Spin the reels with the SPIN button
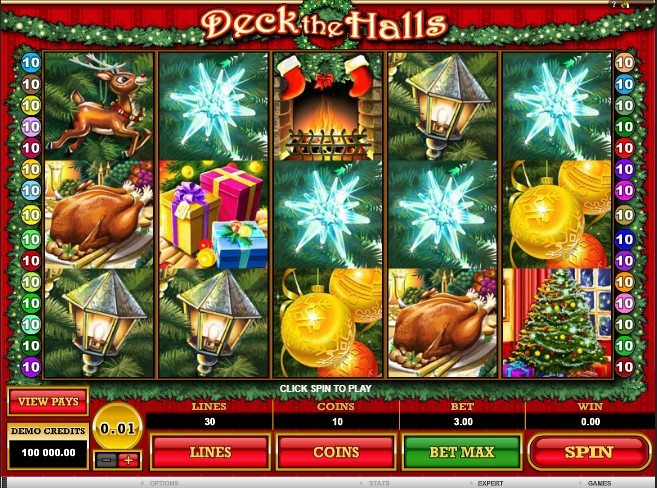The image size is (657, 488). point(588,452)
